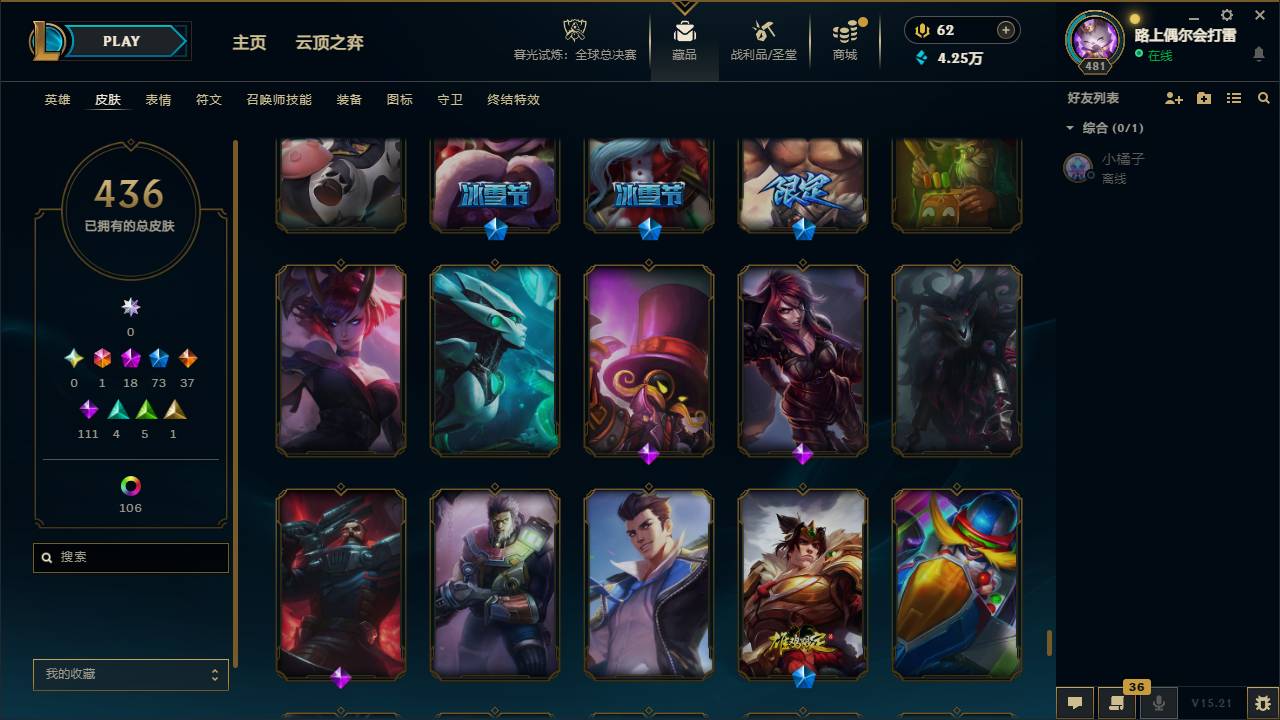Screen dimensions: 1280x720
Task: Click the + button to buy RP
Action: pos(1008,30)
